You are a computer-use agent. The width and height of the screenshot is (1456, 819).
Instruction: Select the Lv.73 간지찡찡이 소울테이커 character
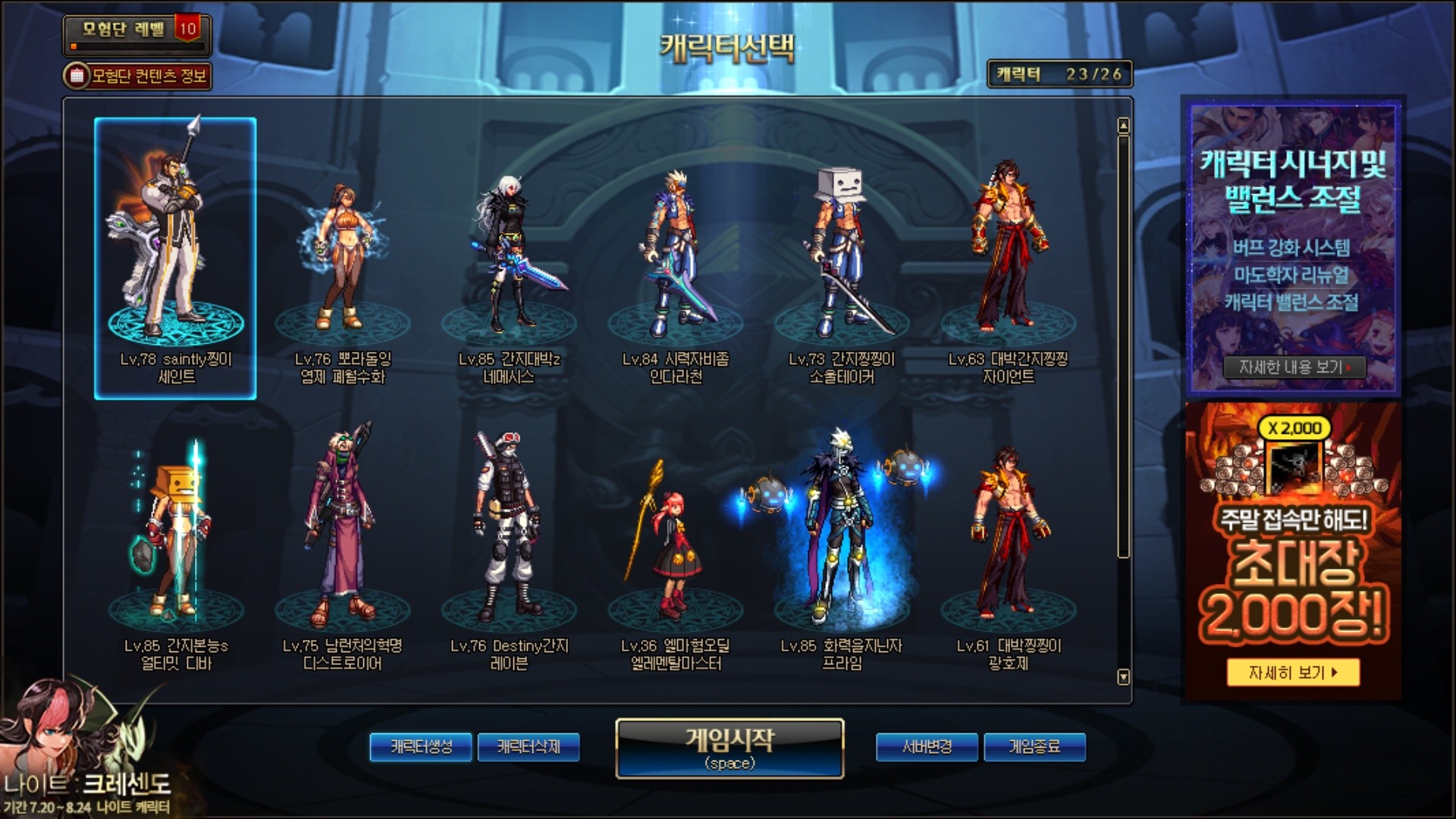(842, 258)
